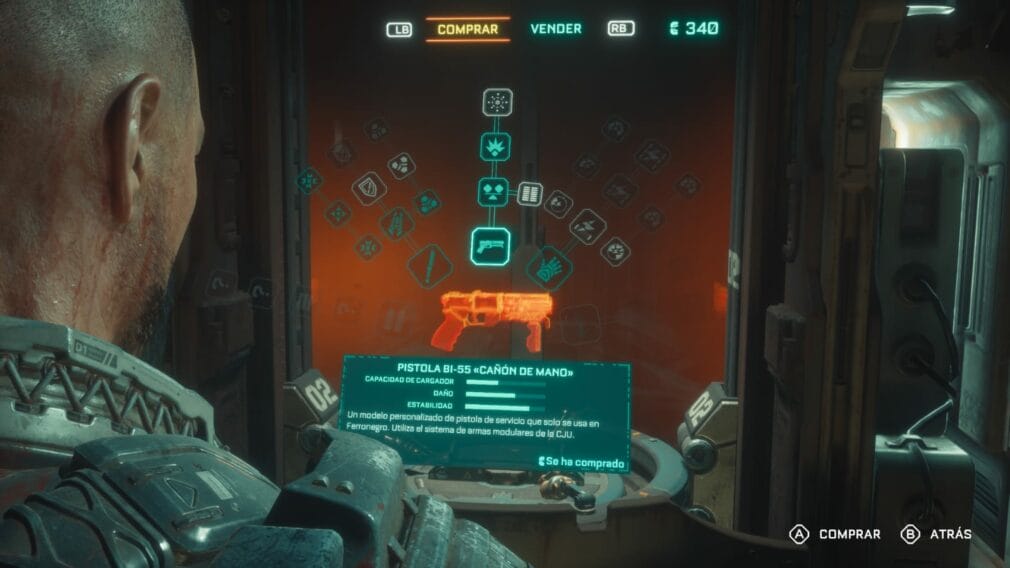Select the starburst upgrade node at tree top

(x=497, y=102)
